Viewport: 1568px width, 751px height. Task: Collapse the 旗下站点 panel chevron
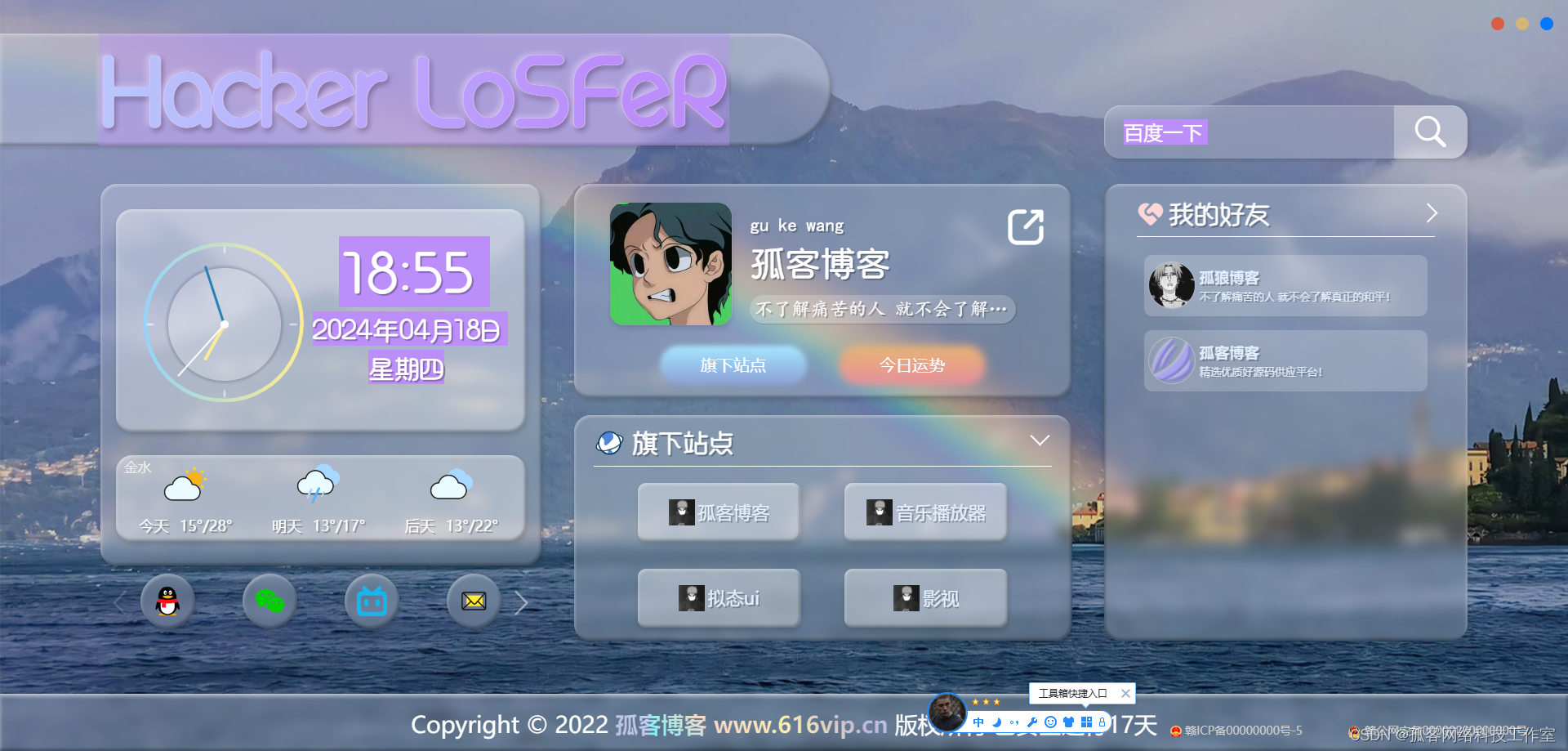pyautogui.click(x=1039, y=440)
